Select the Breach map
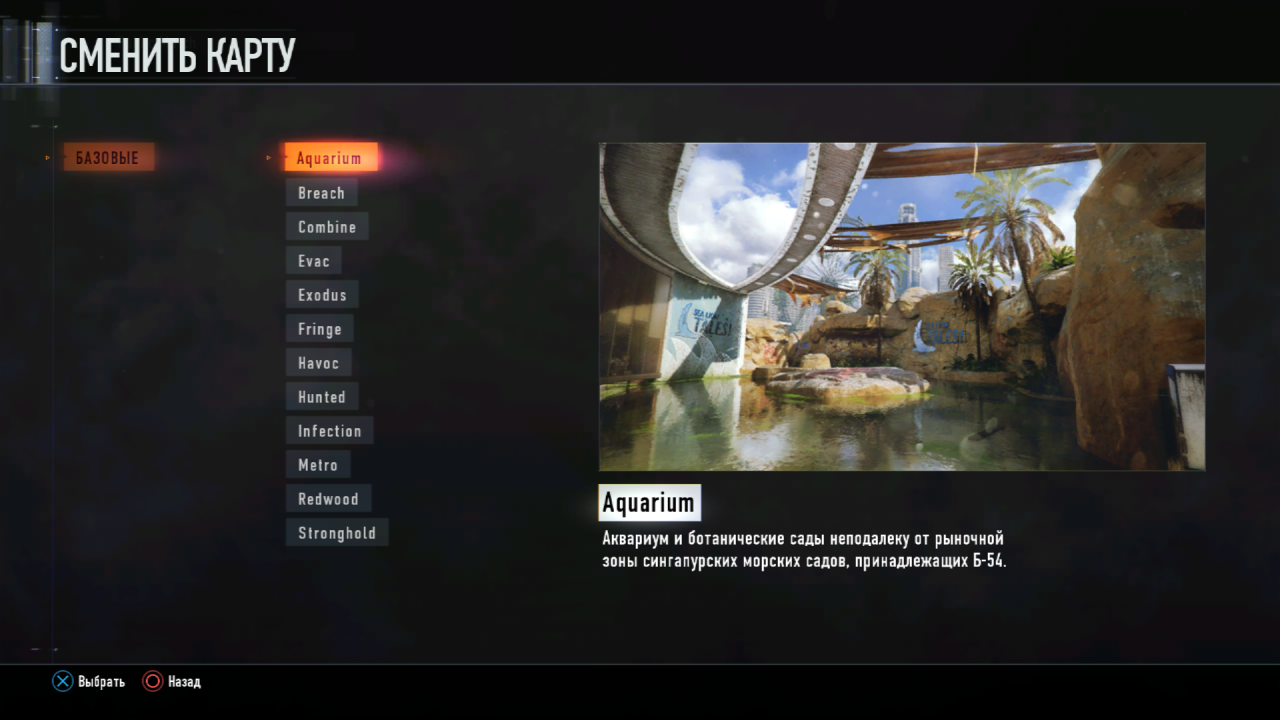This screenshot has height=720, width=1280. click(x=321, y=193)
